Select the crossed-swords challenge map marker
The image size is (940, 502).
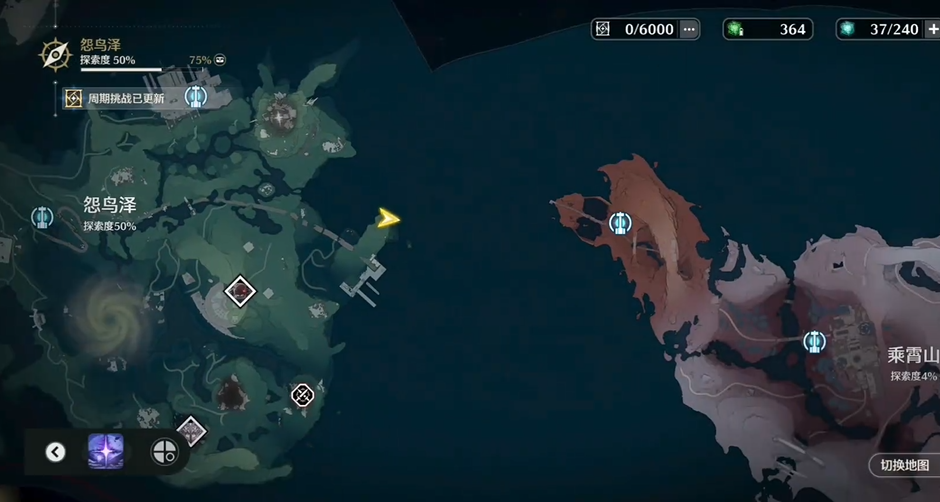point(302,395)
